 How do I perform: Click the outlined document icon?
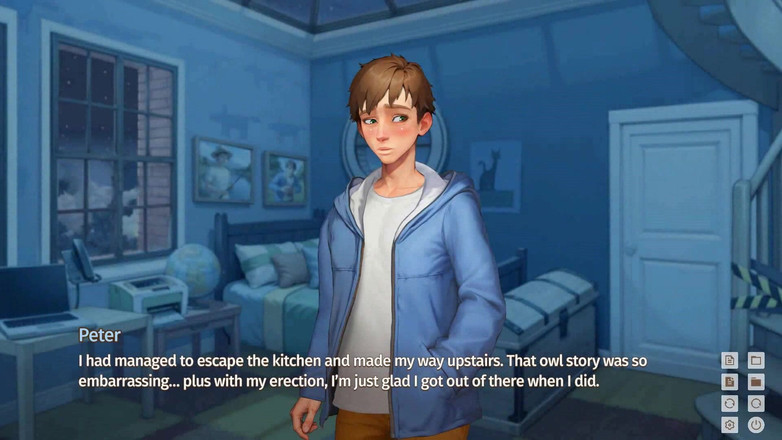(x=730, y=360)
